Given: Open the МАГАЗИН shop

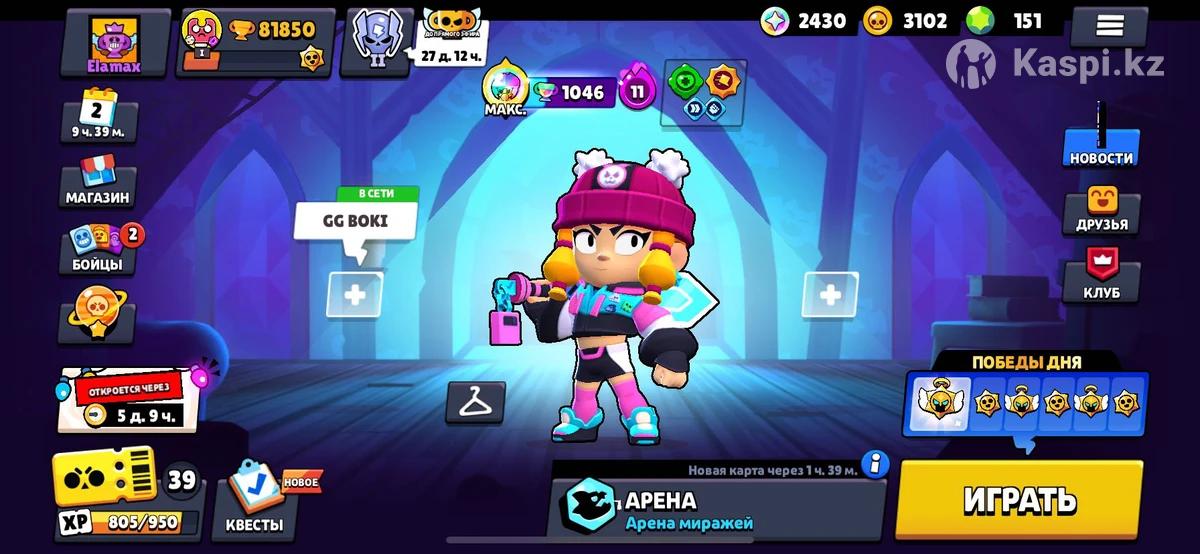Looking at the screenshot, I should tap(98, 181).
